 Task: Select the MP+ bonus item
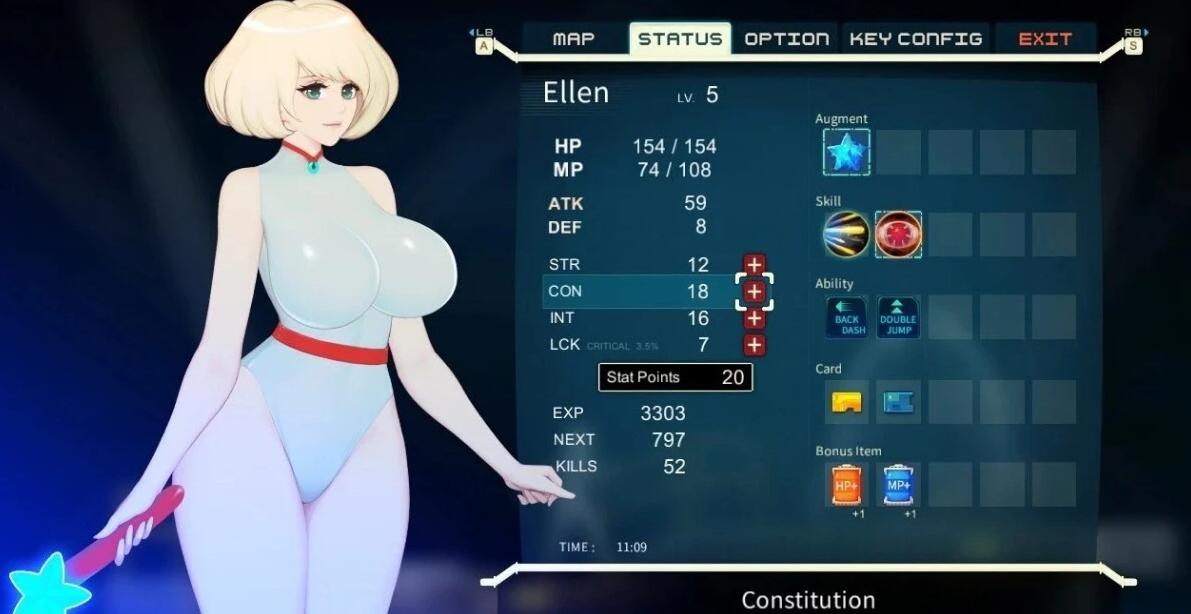[x=898, y=485]
